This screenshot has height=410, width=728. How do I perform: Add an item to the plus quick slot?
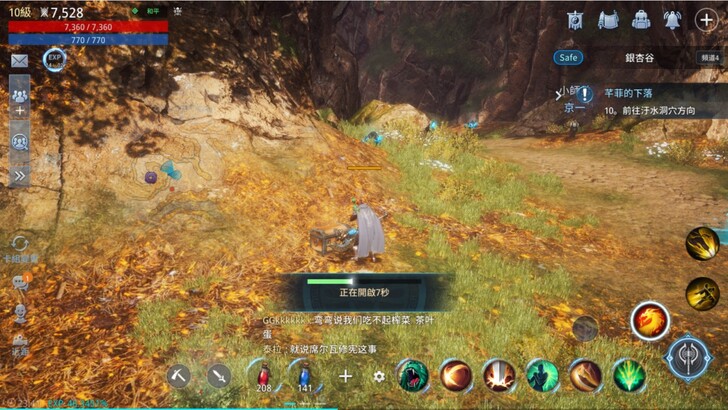(x=345, y=376)
